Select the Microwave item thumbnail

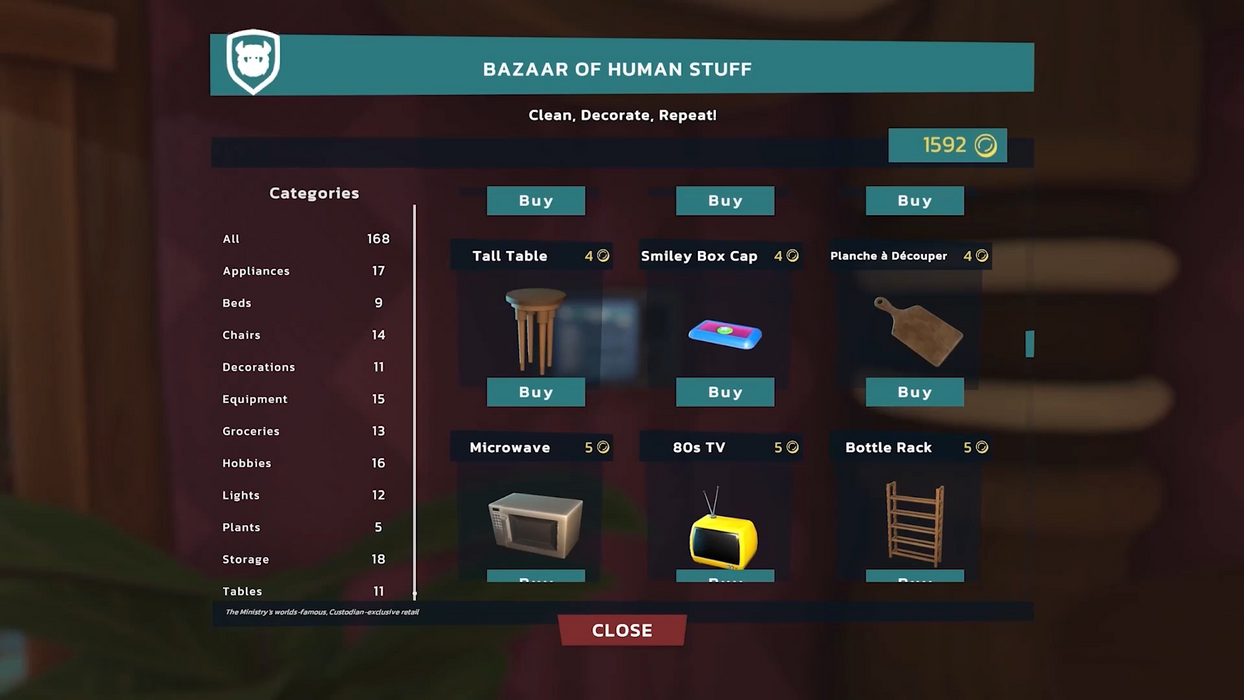pos(535,523)
